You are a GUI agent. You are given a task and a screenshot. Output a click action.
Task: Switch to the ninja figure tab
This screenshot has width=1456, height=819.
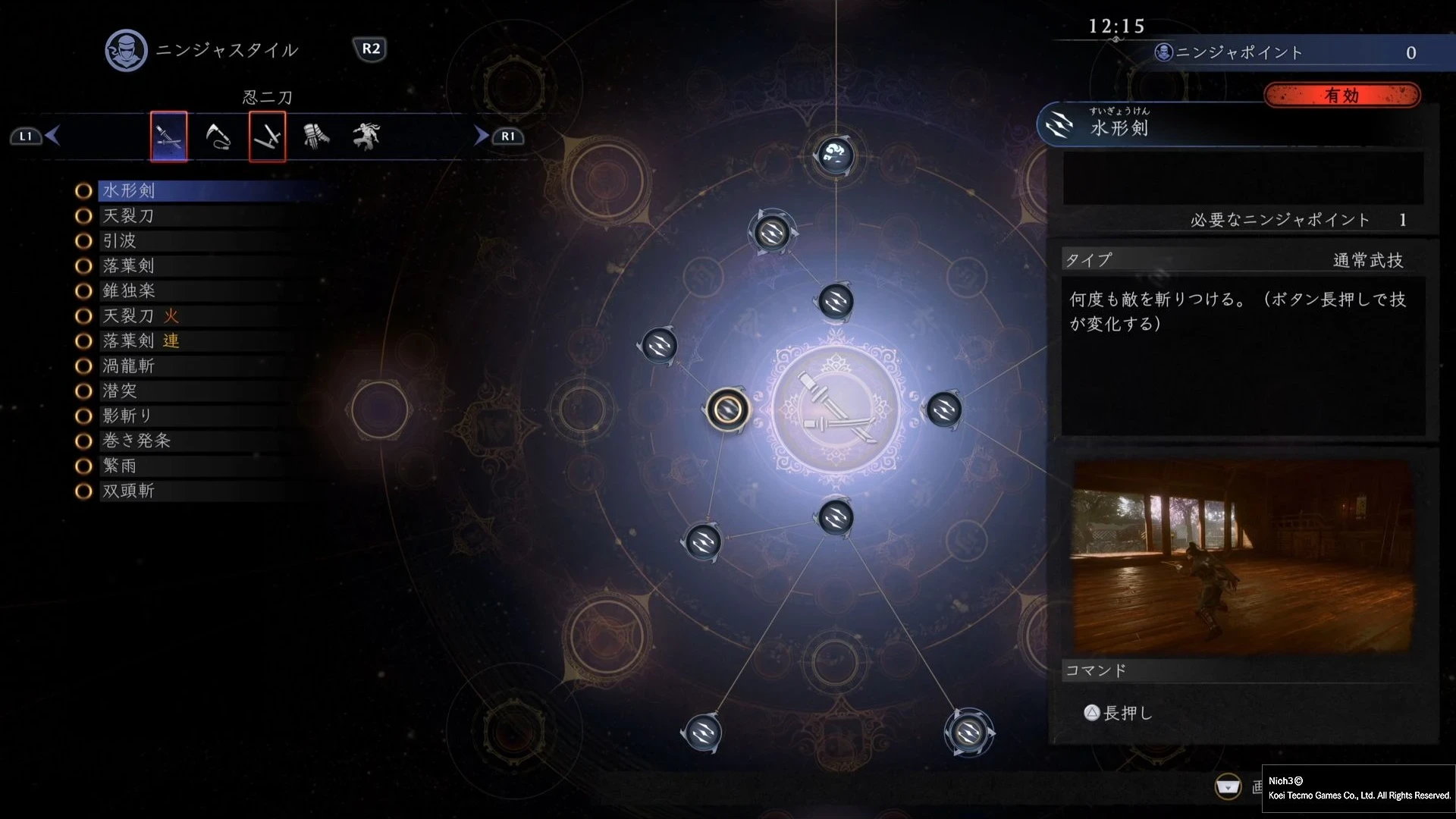(366, 136)
